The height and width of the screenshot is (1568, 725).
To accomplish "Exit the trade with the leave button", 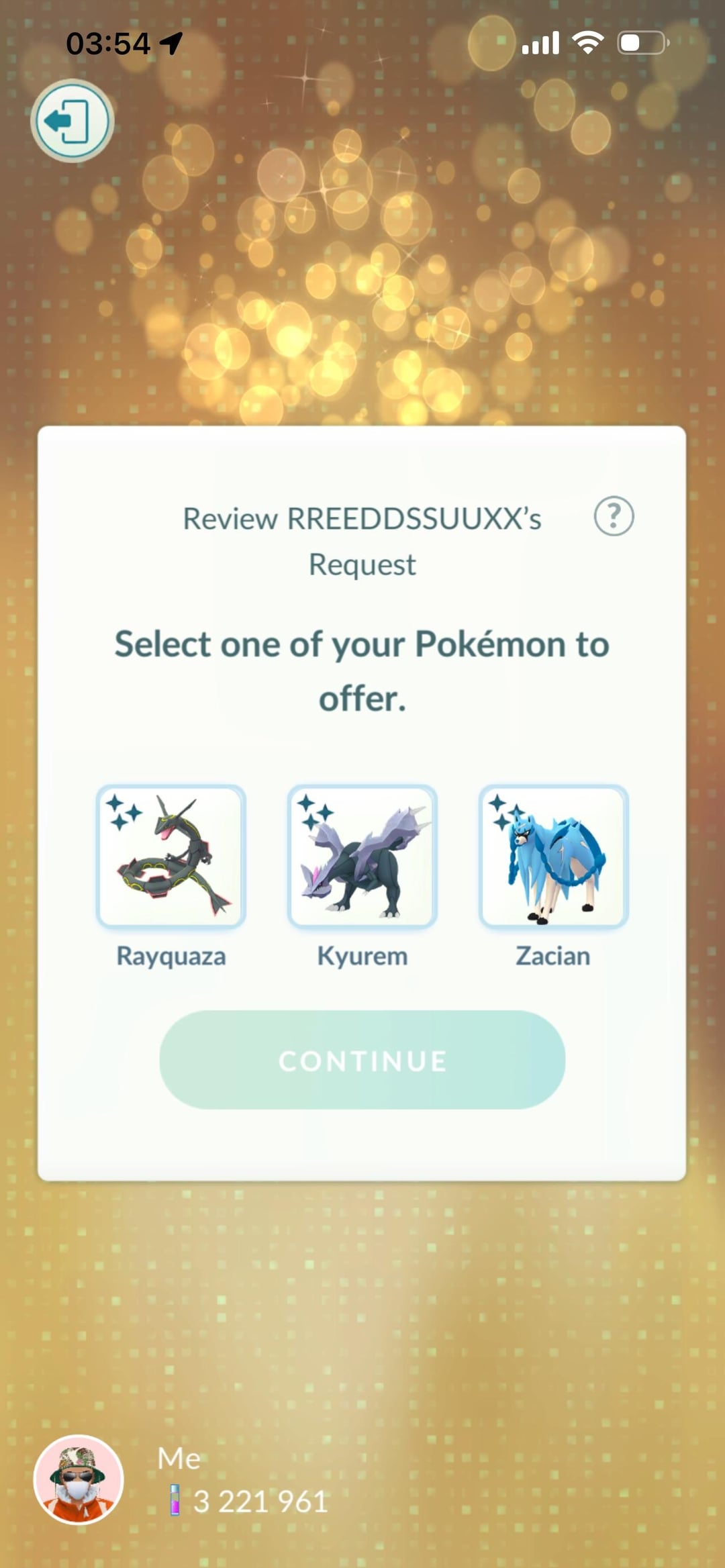I will coord(72,121).
